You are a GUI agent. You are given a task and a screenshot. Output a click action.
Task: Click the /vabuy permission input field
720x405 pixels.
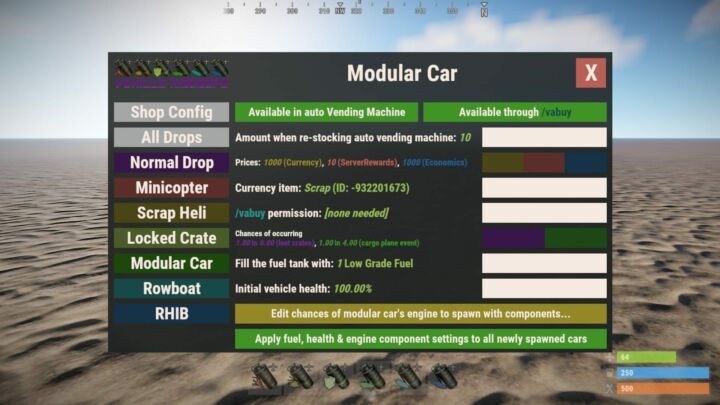[544, 213]
